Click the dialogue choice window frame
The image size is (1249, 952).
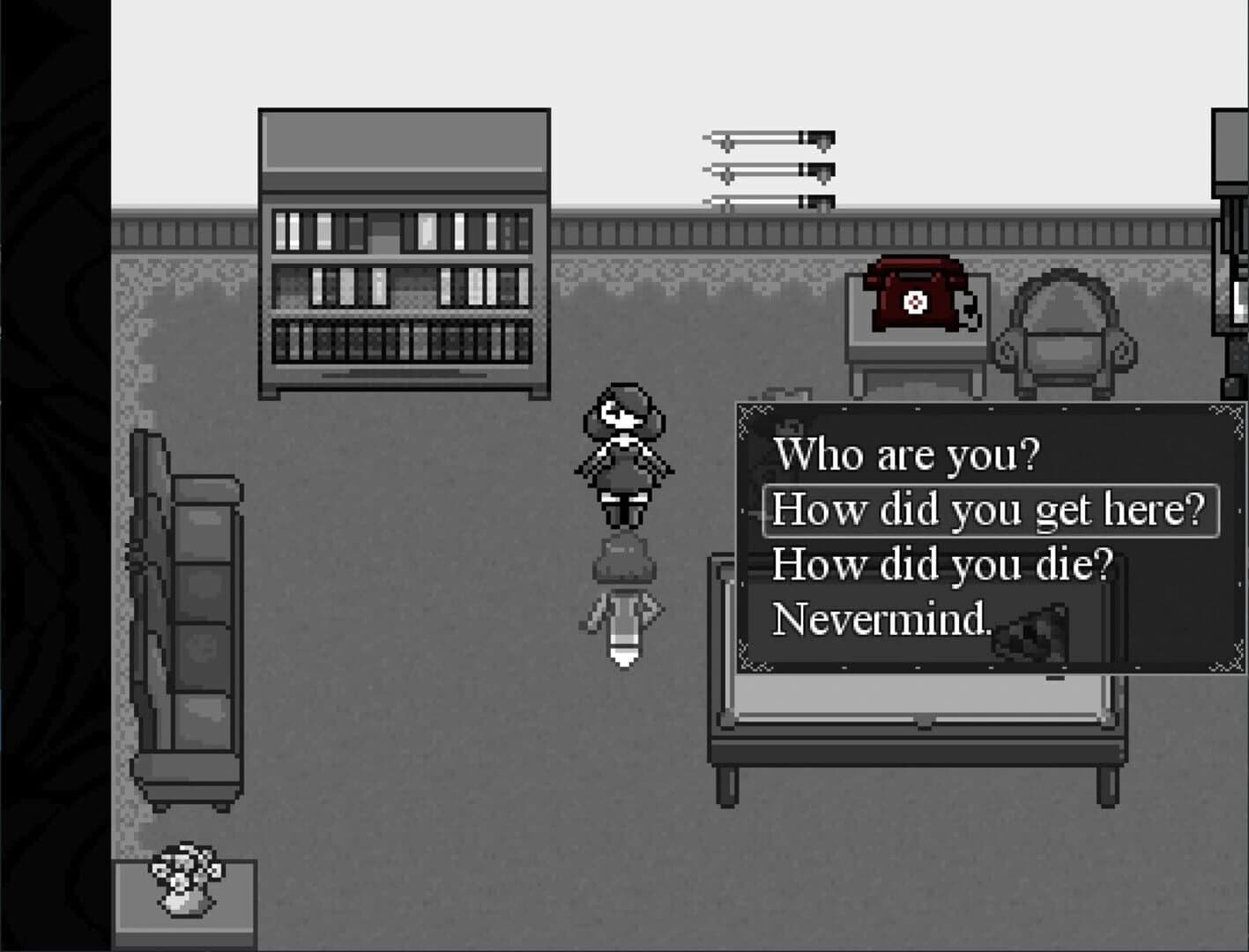(987, 408)
